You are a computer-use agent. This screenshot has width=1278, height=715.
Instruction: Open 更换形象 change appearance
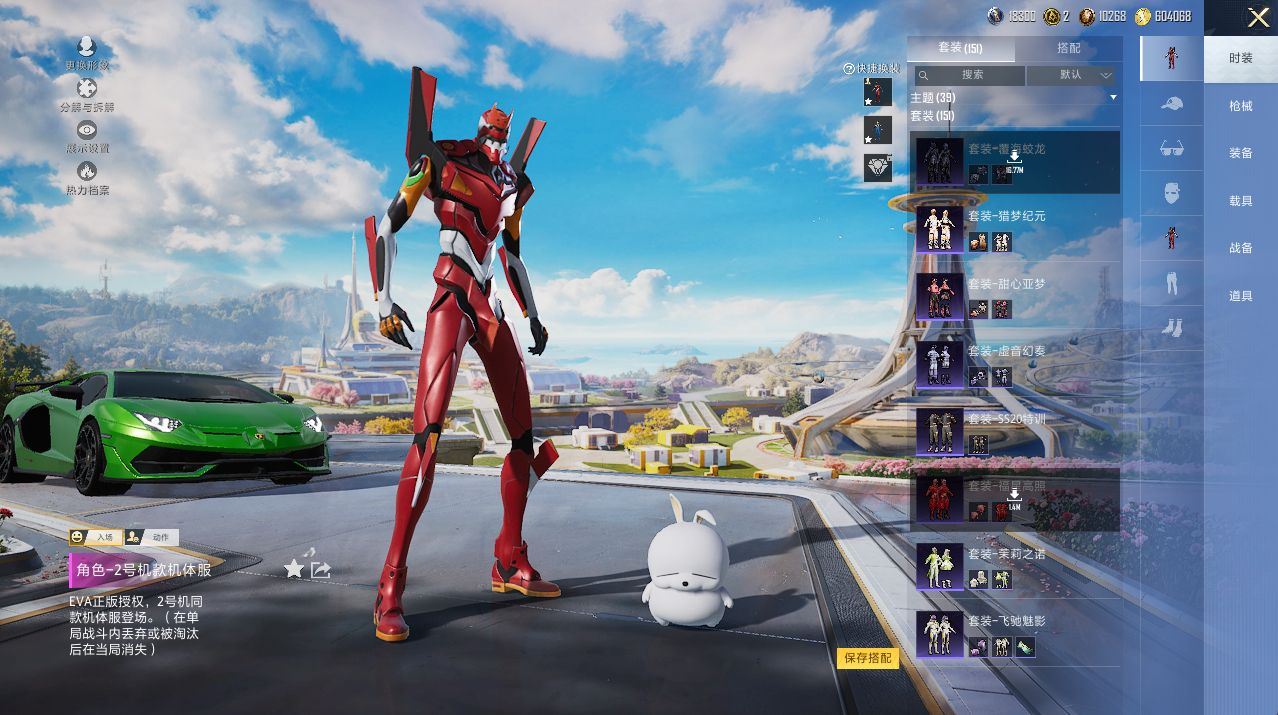86,52
